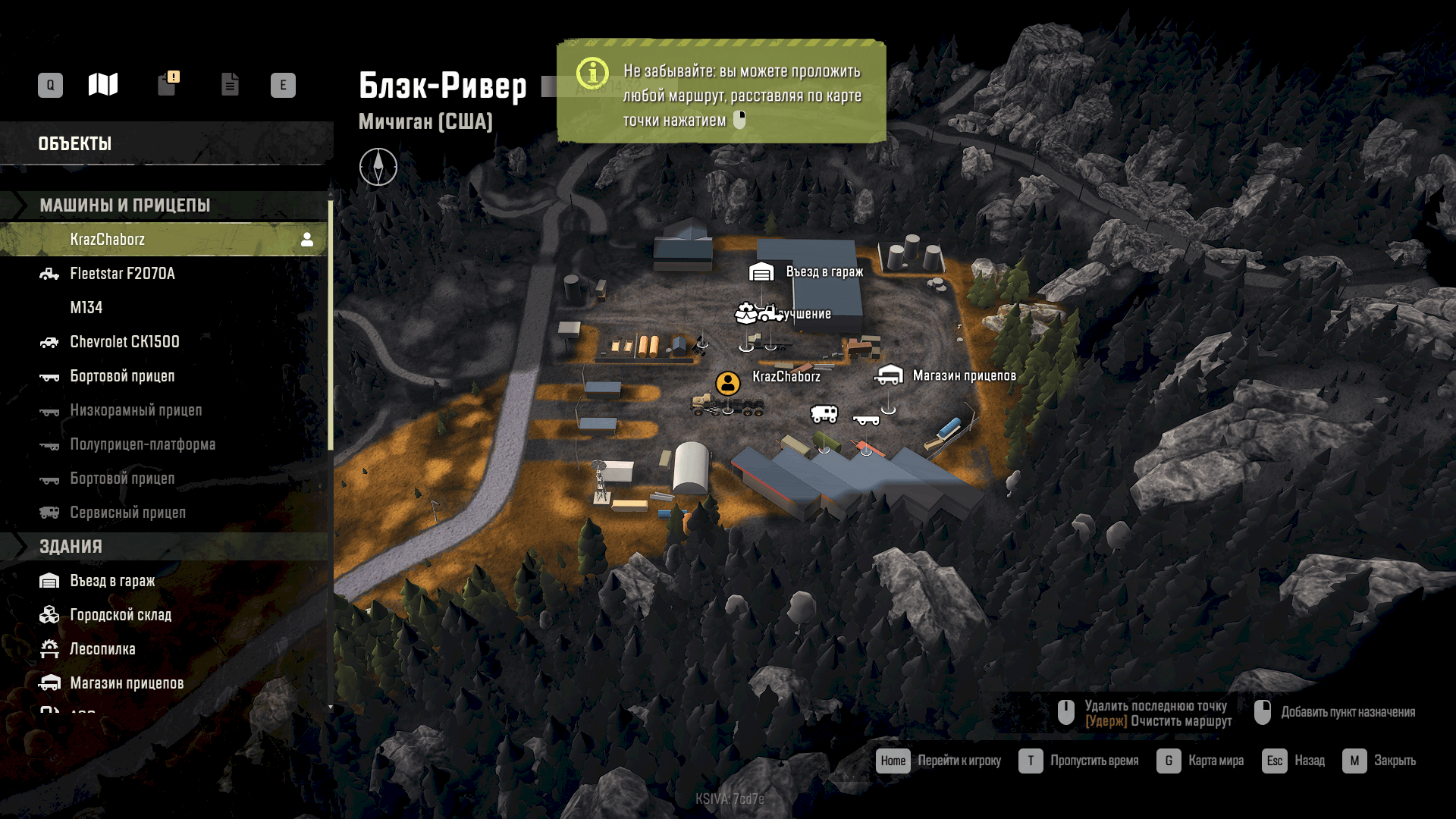Choose Fleetstar F2070A from the list
Screen dimensions: 1456x819
[x=122, y=274]
